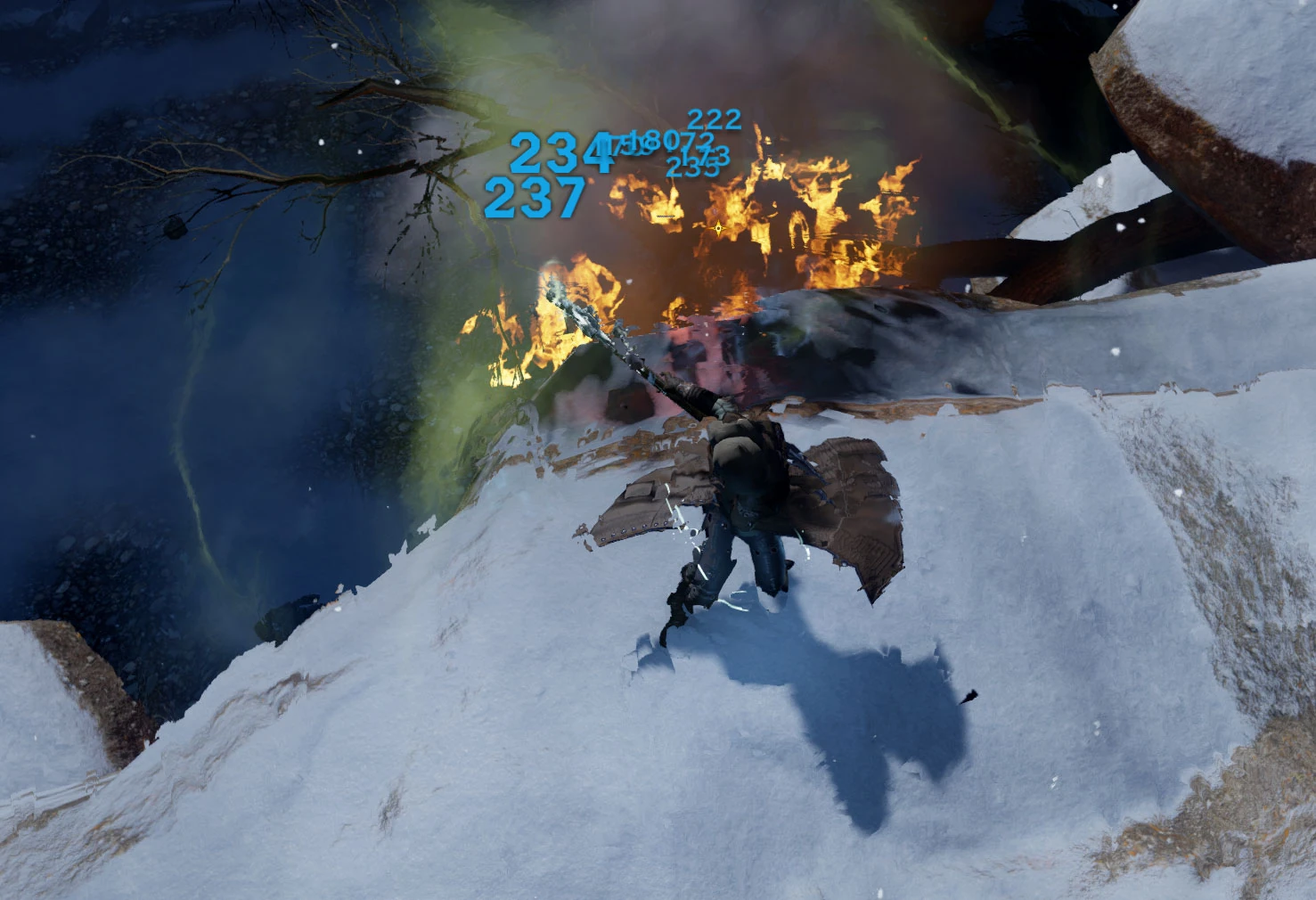The height and width of the screenshot is (900, 1316).
Task: Click the small white enemy health bar
Action: coord(666,217)
